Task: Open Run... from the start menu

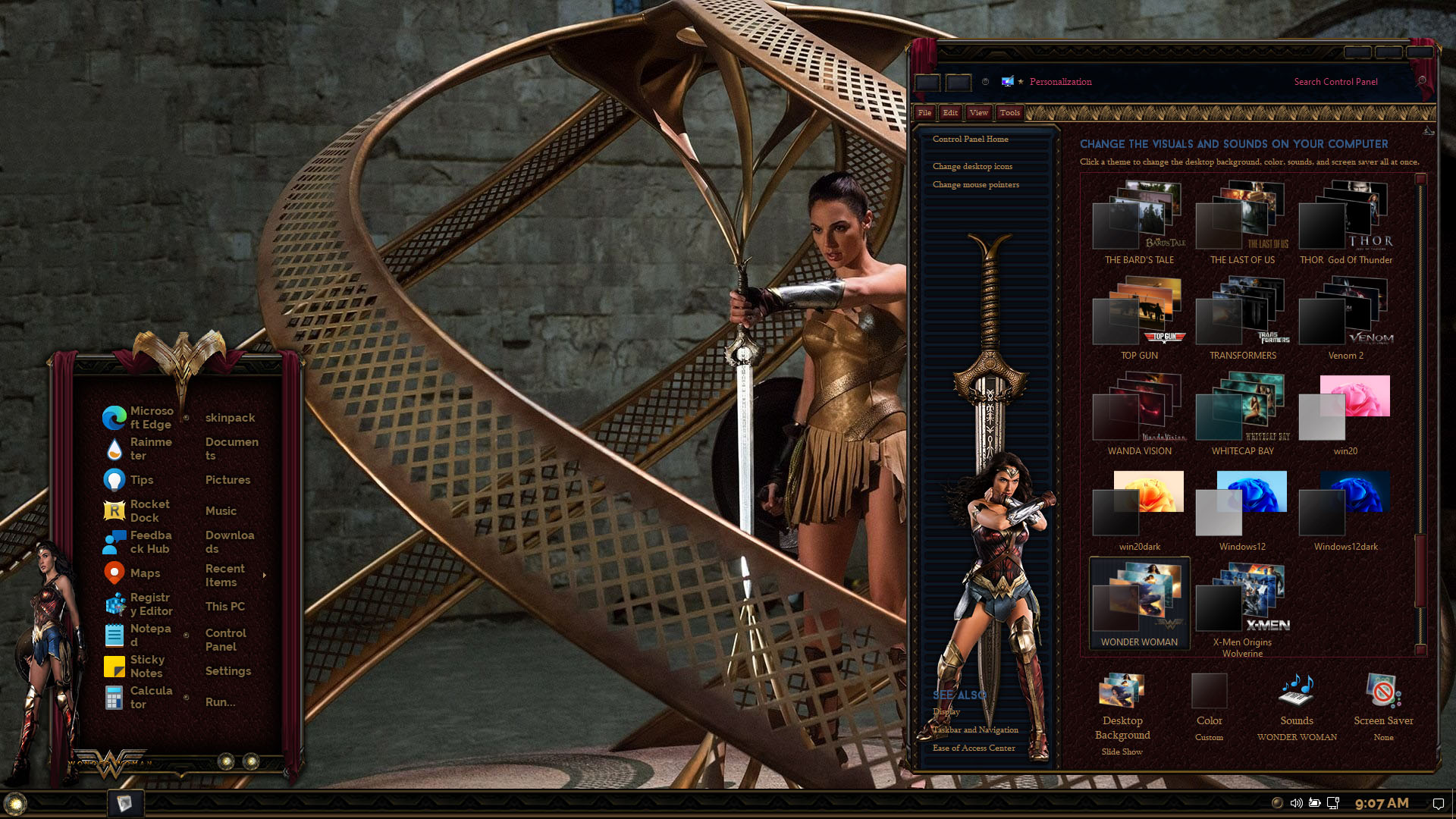Action: [x=220, y=702]
